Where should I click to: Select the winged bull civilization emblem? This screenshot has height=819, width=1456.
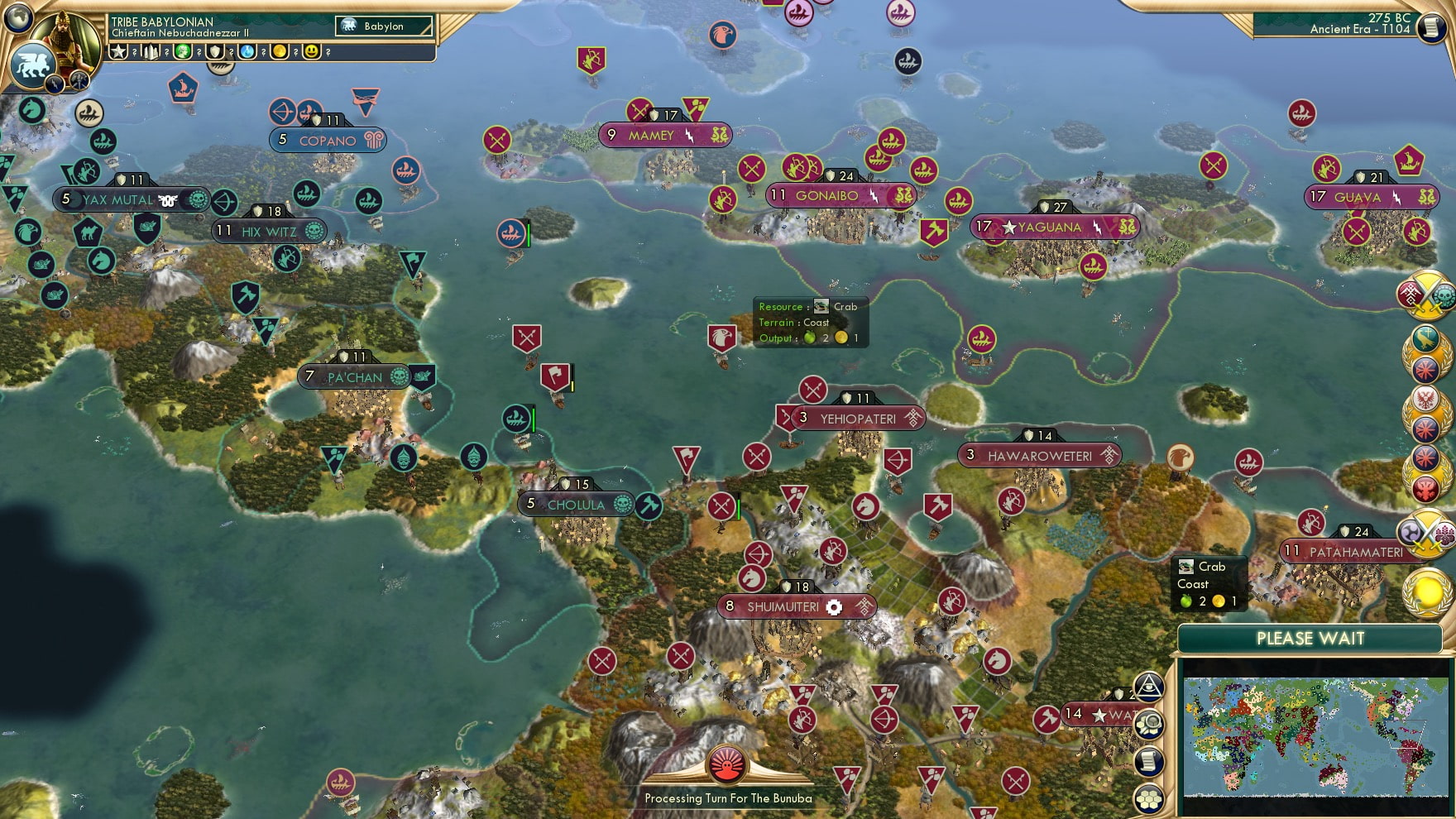31,63
